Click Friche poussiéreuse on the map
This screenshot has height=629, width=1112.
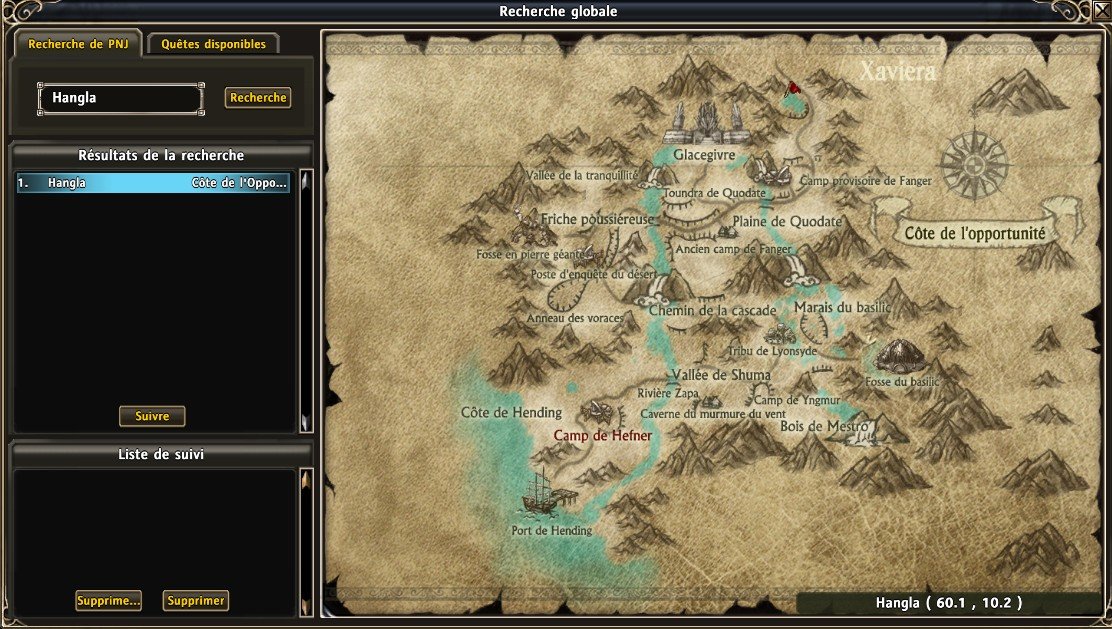[597, 218]
